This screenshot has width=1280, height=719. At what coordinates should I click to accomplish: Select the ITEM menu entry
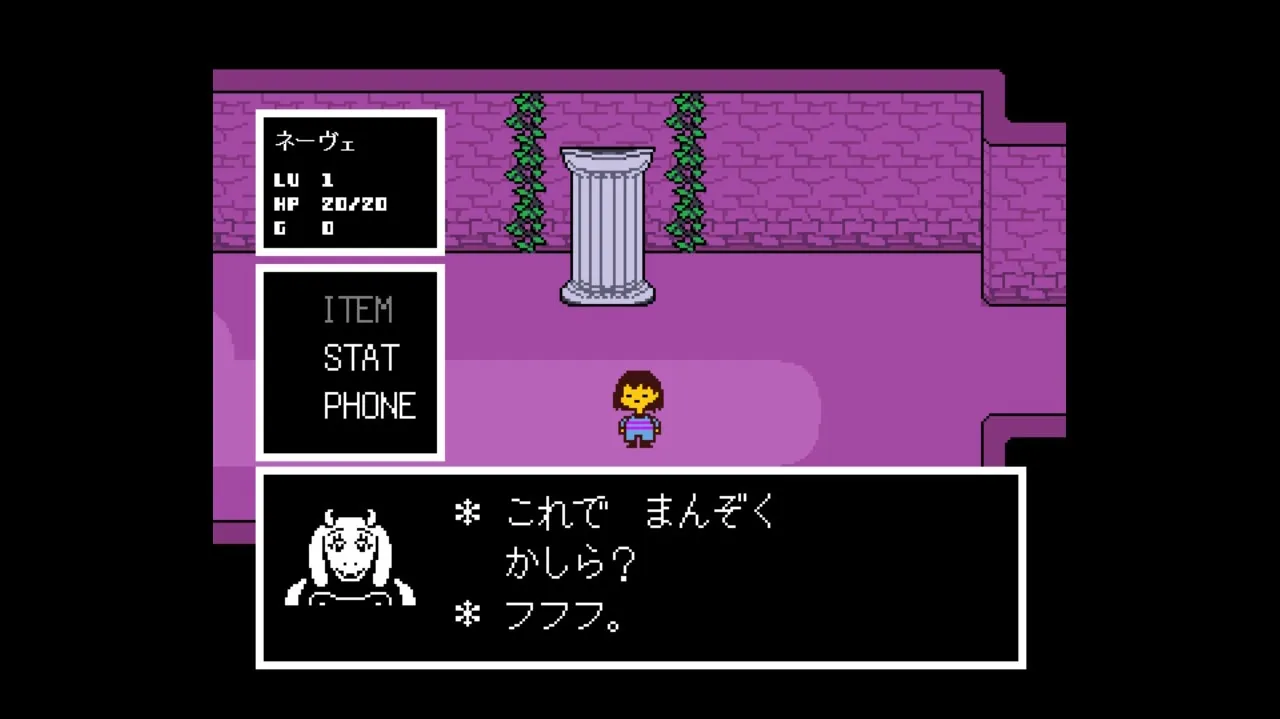[x=357, y=310]
